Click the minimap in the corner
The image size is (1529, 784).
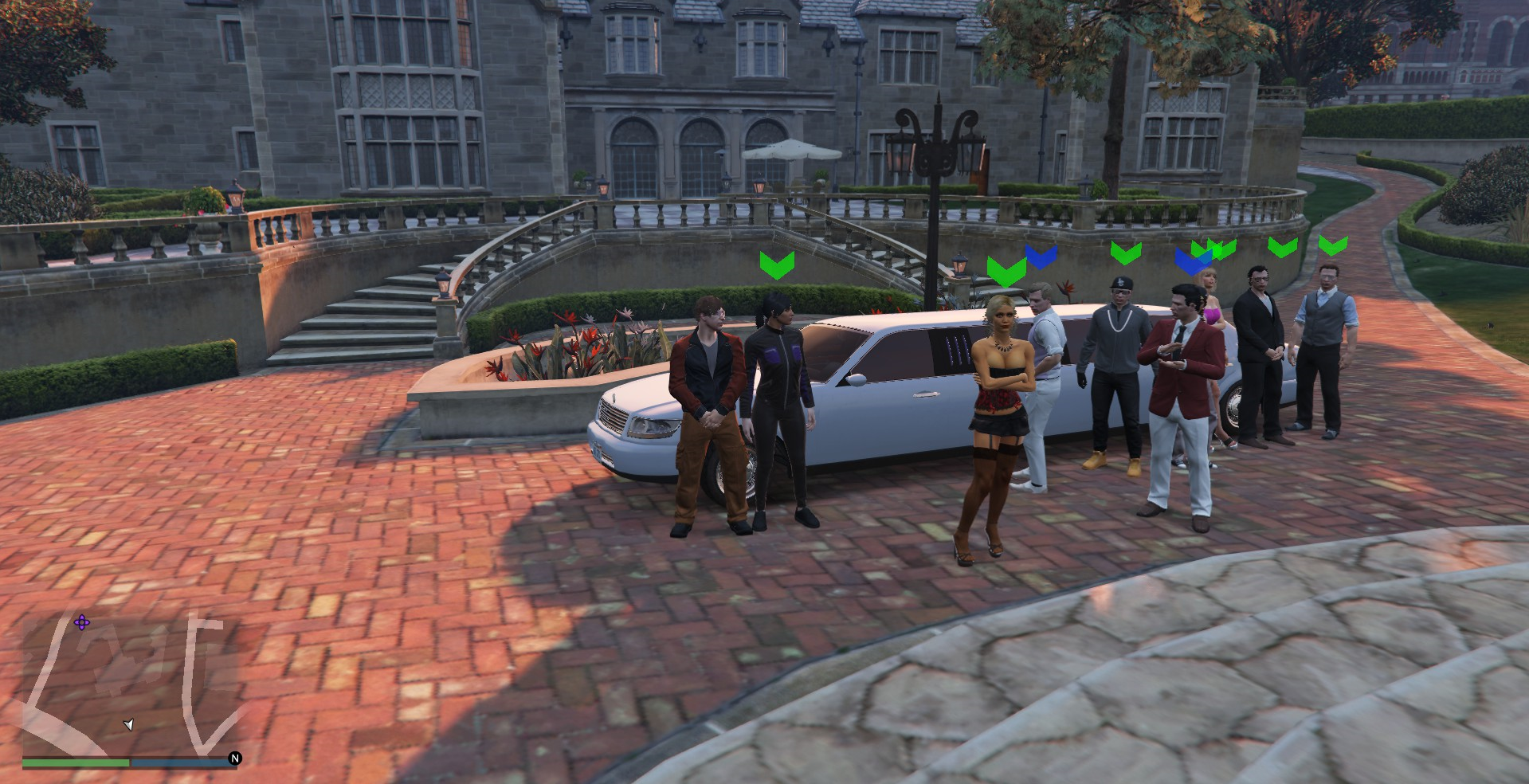tap(131, 685)
